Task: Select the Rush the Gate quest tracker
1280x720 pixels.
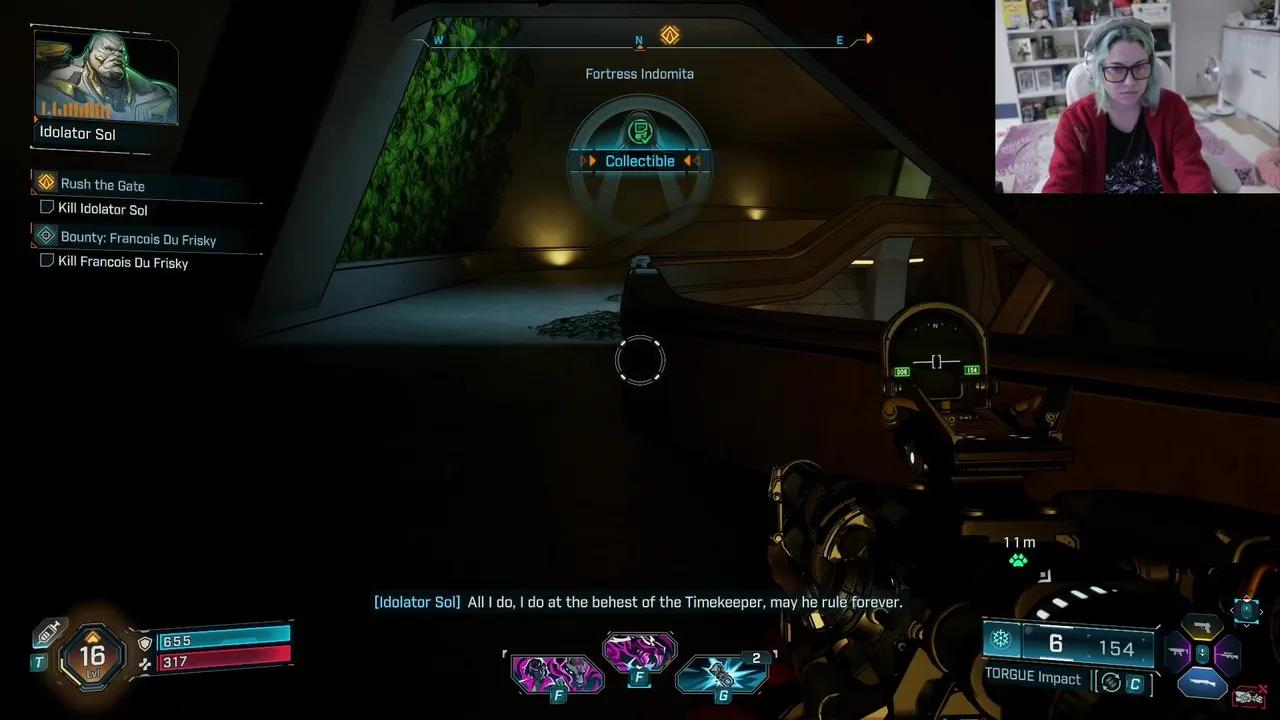Action: [x=102, y=185]
